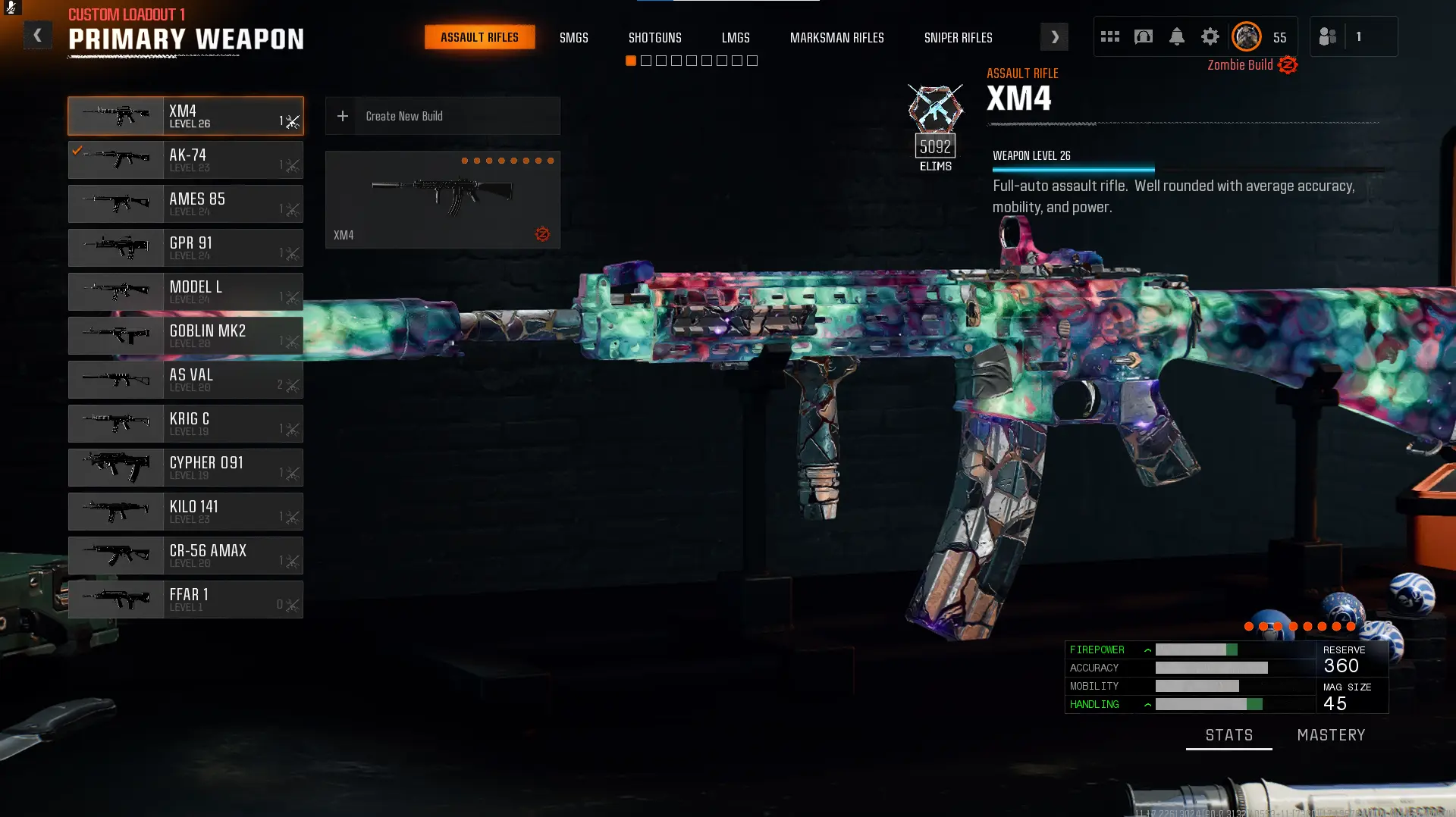This screenshot has width=1456, height=817.
Task: Choose the FFAR 1 weapon
Action: point(186,599)
